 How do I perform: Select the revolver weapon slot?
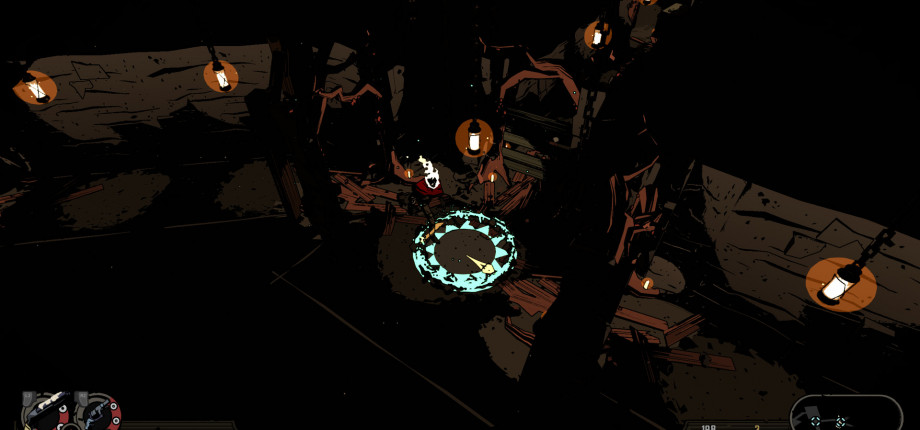98,413
